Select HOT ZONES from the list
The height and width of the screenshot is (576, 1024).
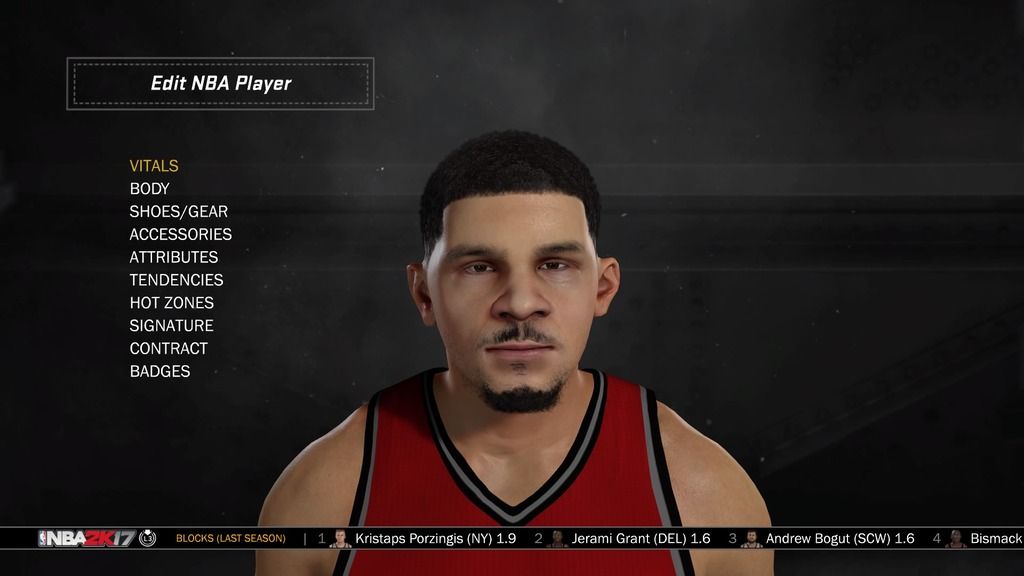[172, 303]
